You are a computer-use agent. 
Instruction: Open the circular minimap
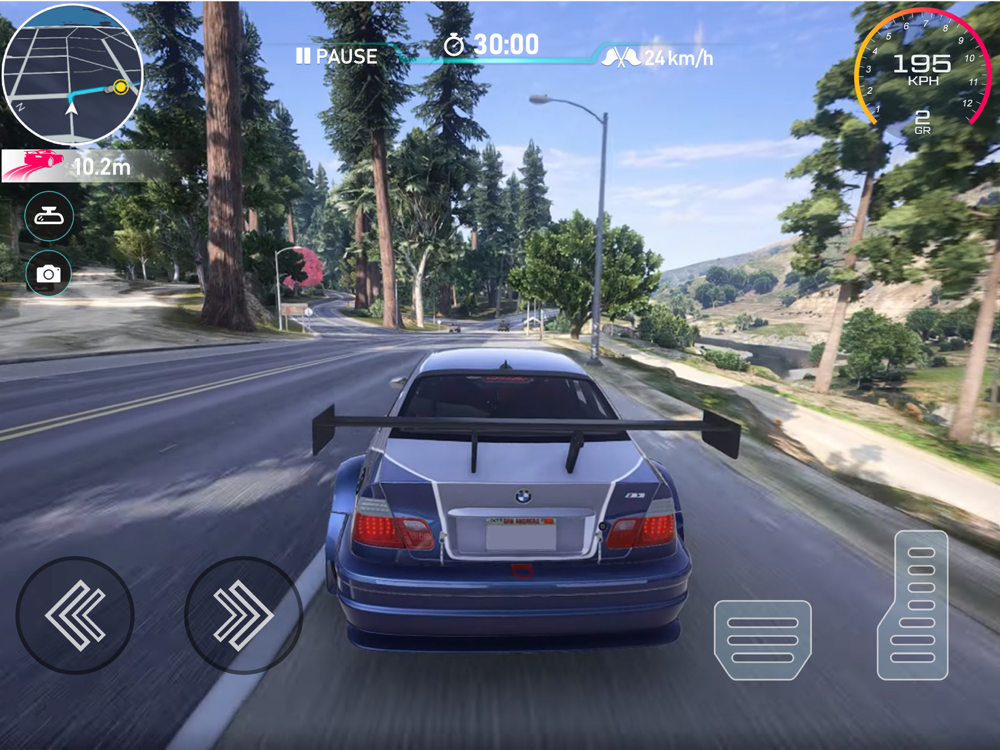72,75
